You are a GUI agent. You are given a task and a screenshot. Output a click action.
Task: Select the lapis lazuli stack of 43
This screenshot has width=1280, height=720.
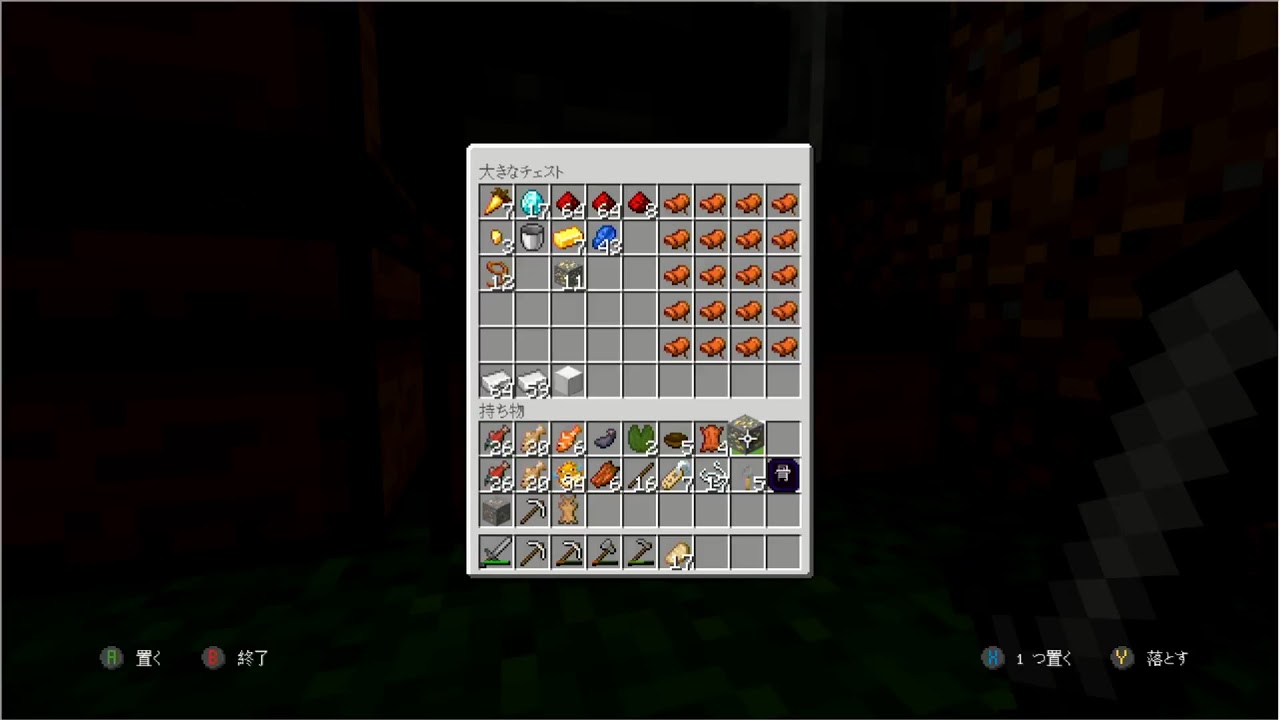point(604,240)
